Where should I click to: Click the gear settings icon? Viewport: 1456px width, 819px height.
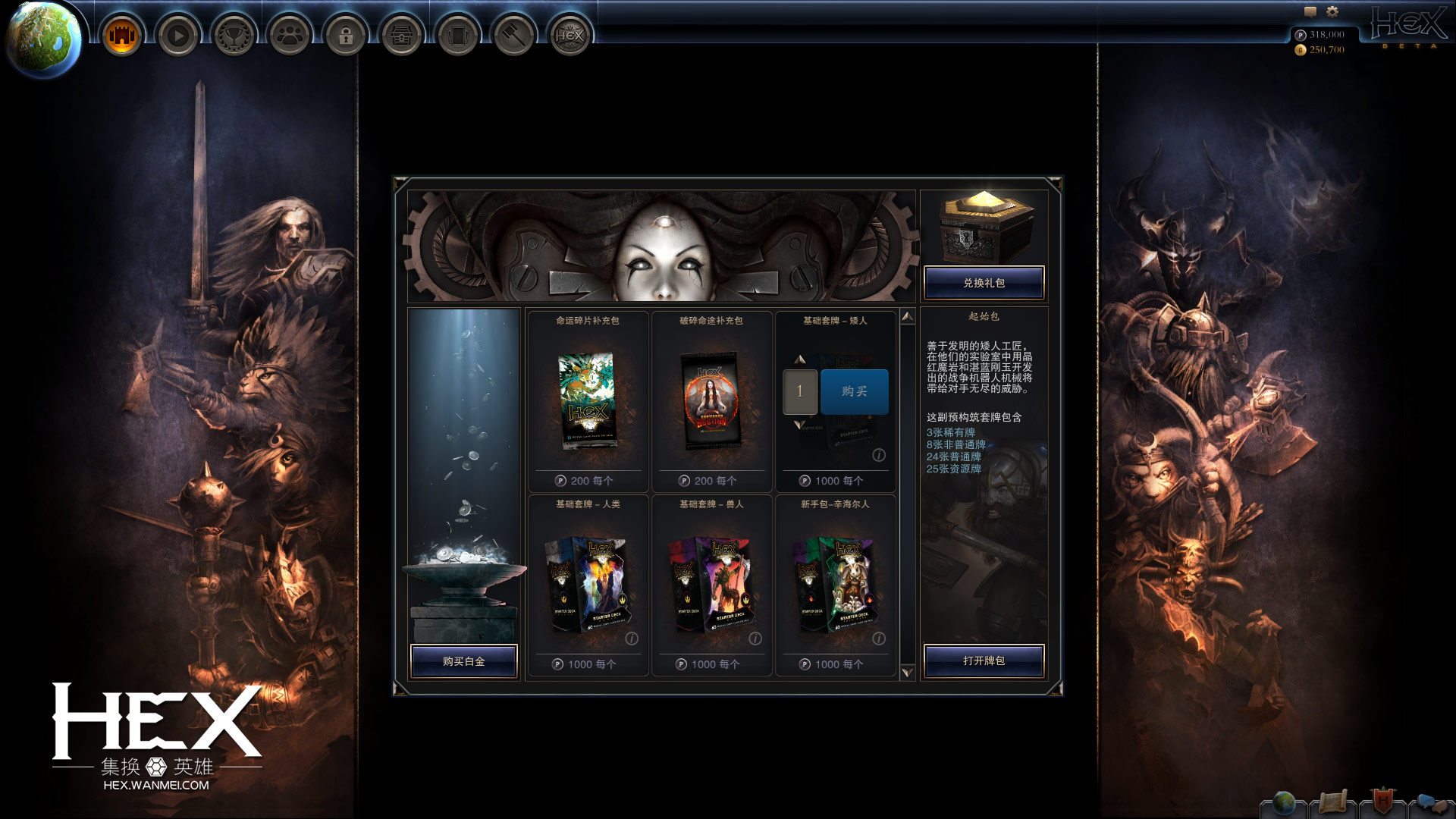click(x=1332, y=11)
